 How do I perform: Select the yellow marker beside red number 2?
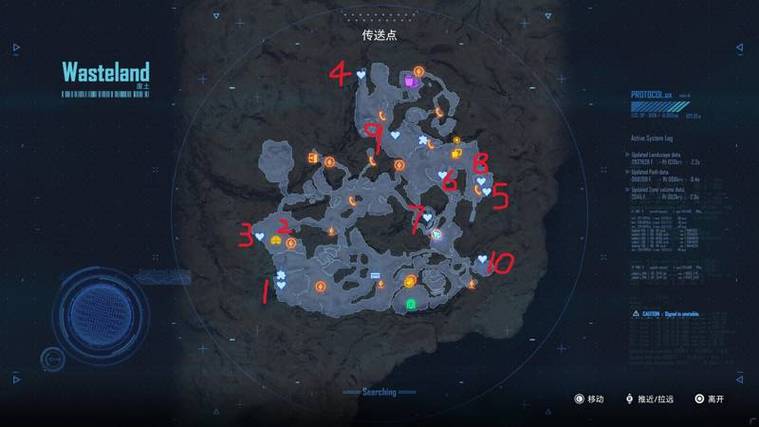(x=275, y=241)
